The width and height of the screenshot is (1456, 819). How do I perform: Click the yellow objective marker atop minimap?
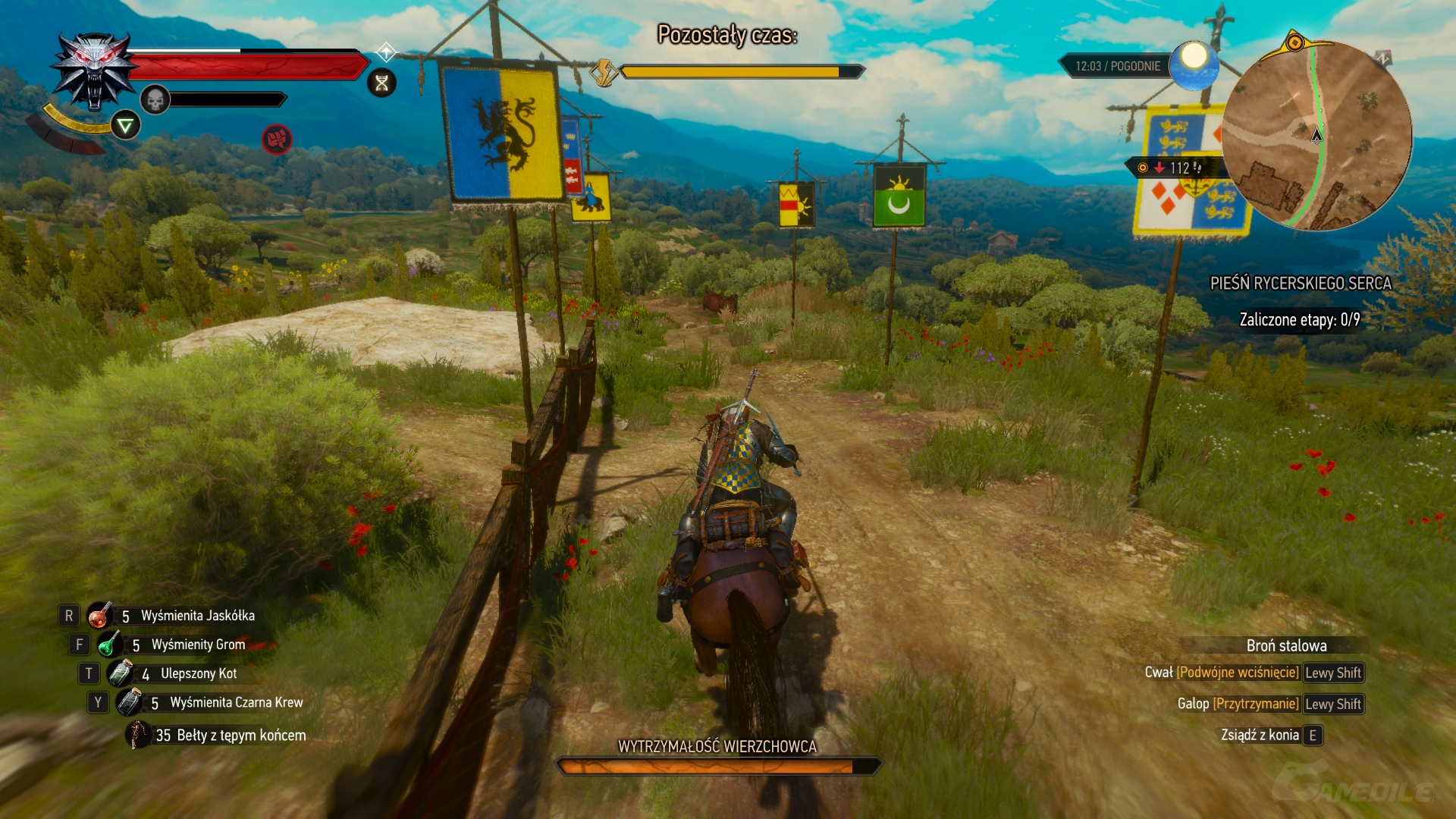coord(1295,42)
